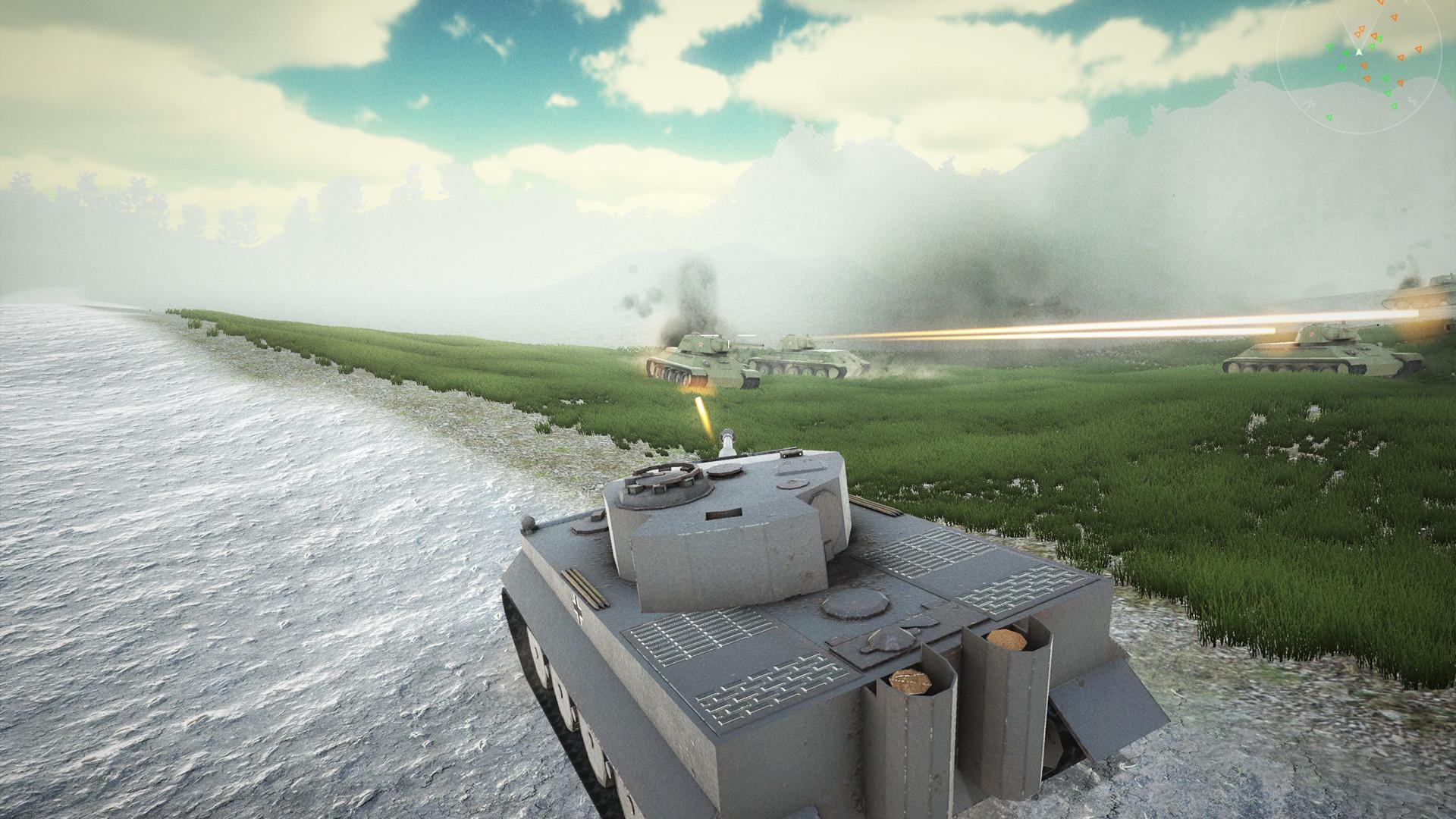Viewport: 1456px width, 819px height.
Task: Click the paired enemy markers northwest of the player
Action: (x=1360, y=30)
